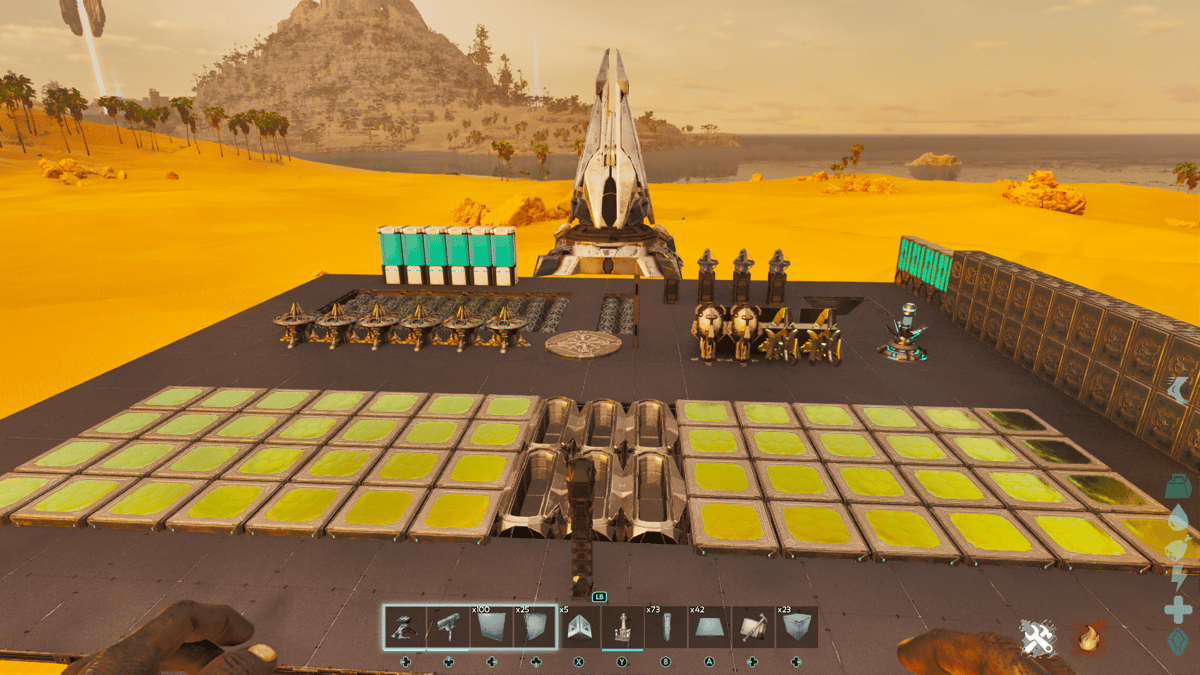Viewport: 1200px width, 675px height.
Task: Equip the hammer and paper item
Action: [752, 627]
